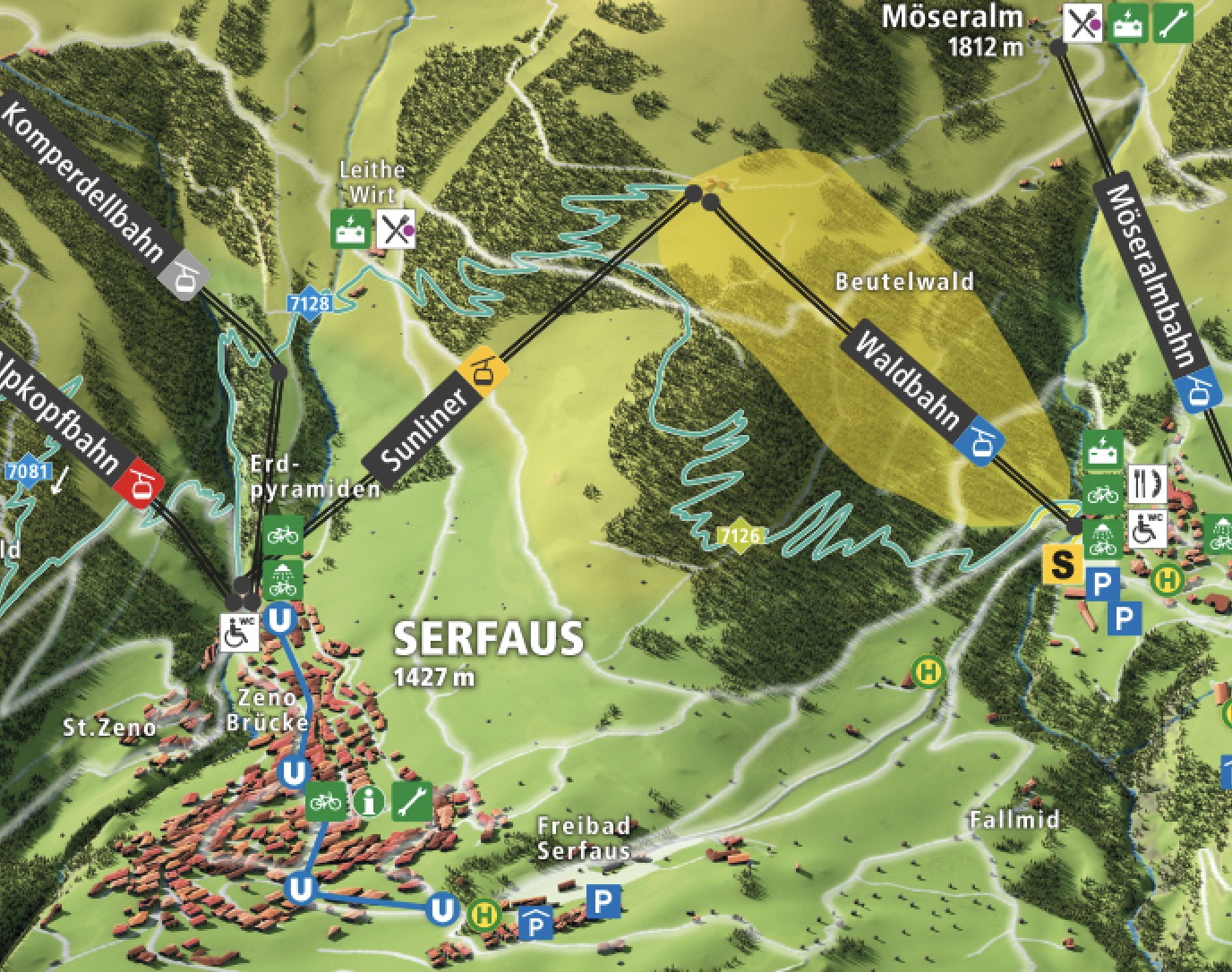Screen dimensions: 1232x972
Task: Select the covered parking icon near Freibad
Action: pos(535,922)
